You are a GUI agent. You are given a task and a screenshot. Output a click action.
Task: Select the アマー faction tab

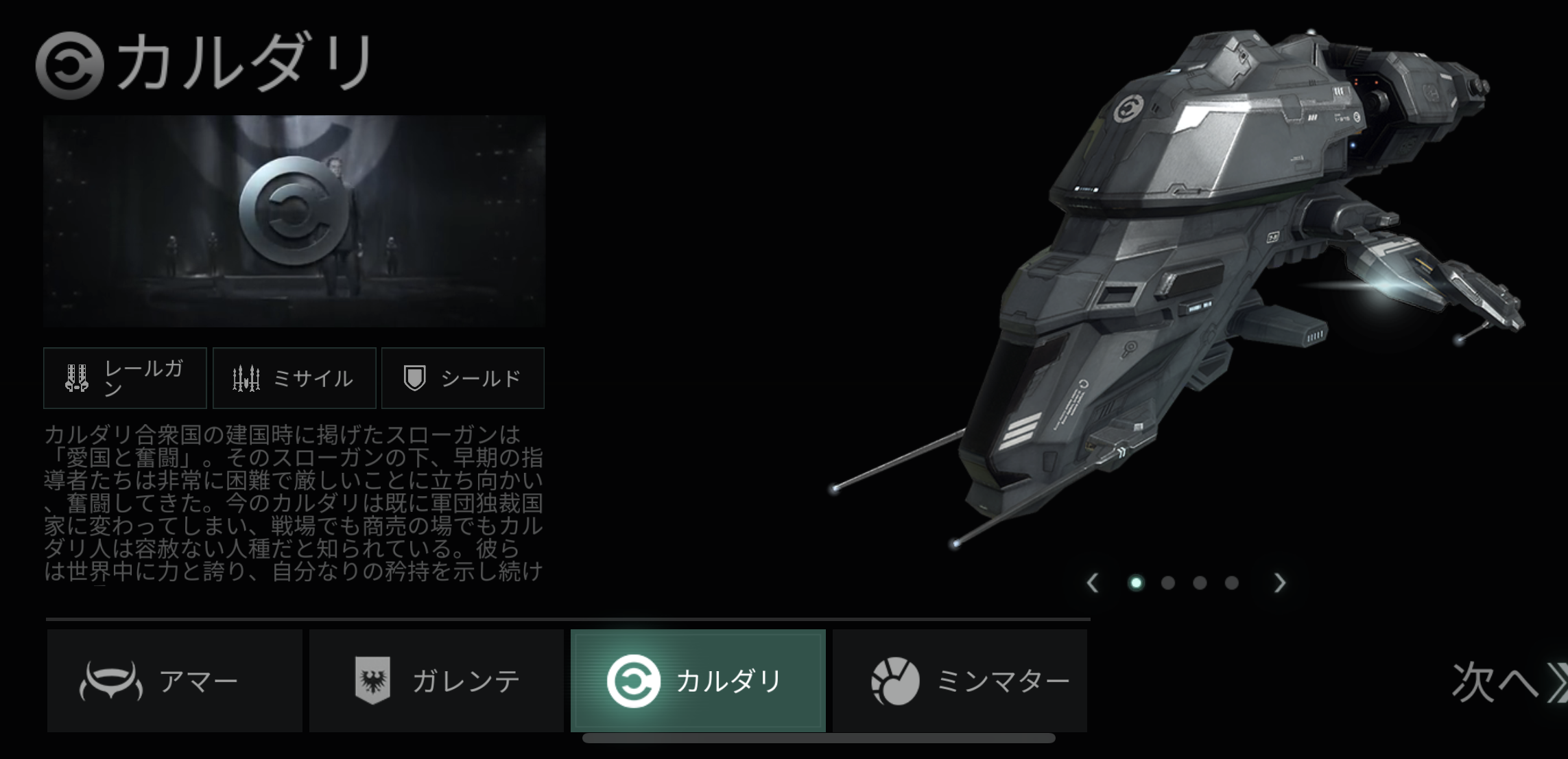pos(174,681)
